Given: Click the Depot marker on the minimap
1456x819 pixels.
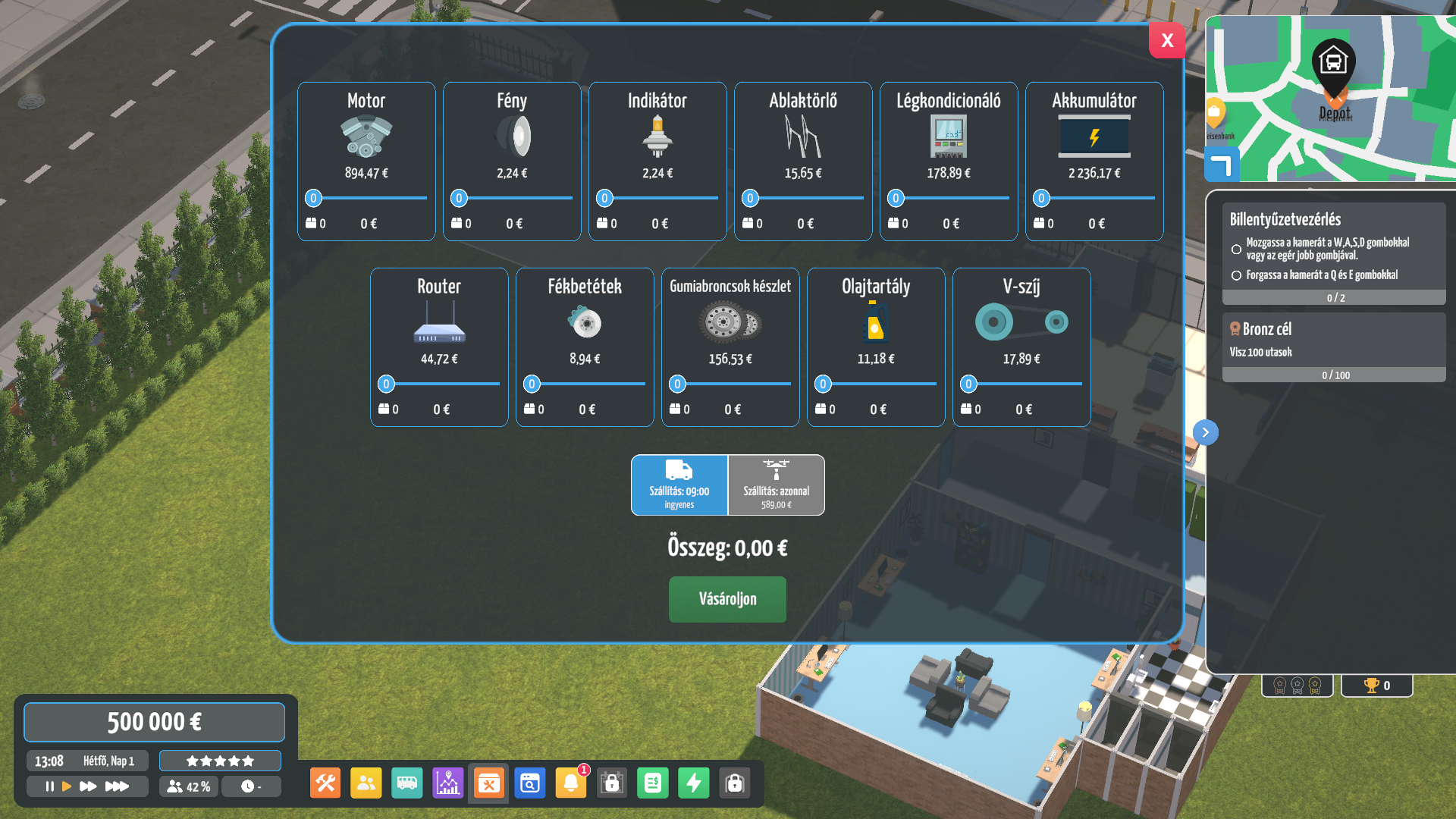Looking at the screenshot, I should pos(1333,64).
